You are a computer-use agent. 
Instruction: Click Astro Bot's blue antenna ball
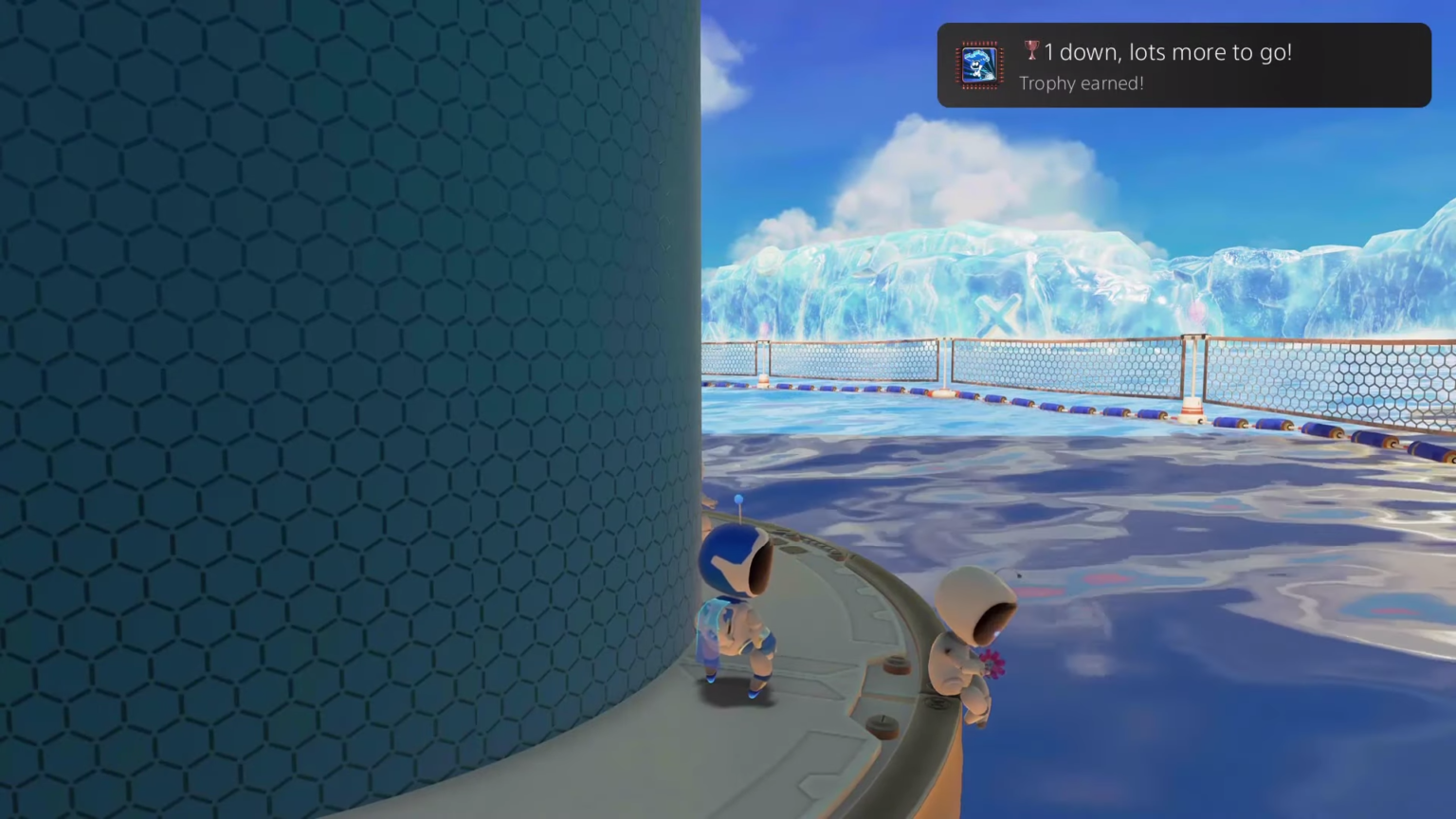(738, 499)
